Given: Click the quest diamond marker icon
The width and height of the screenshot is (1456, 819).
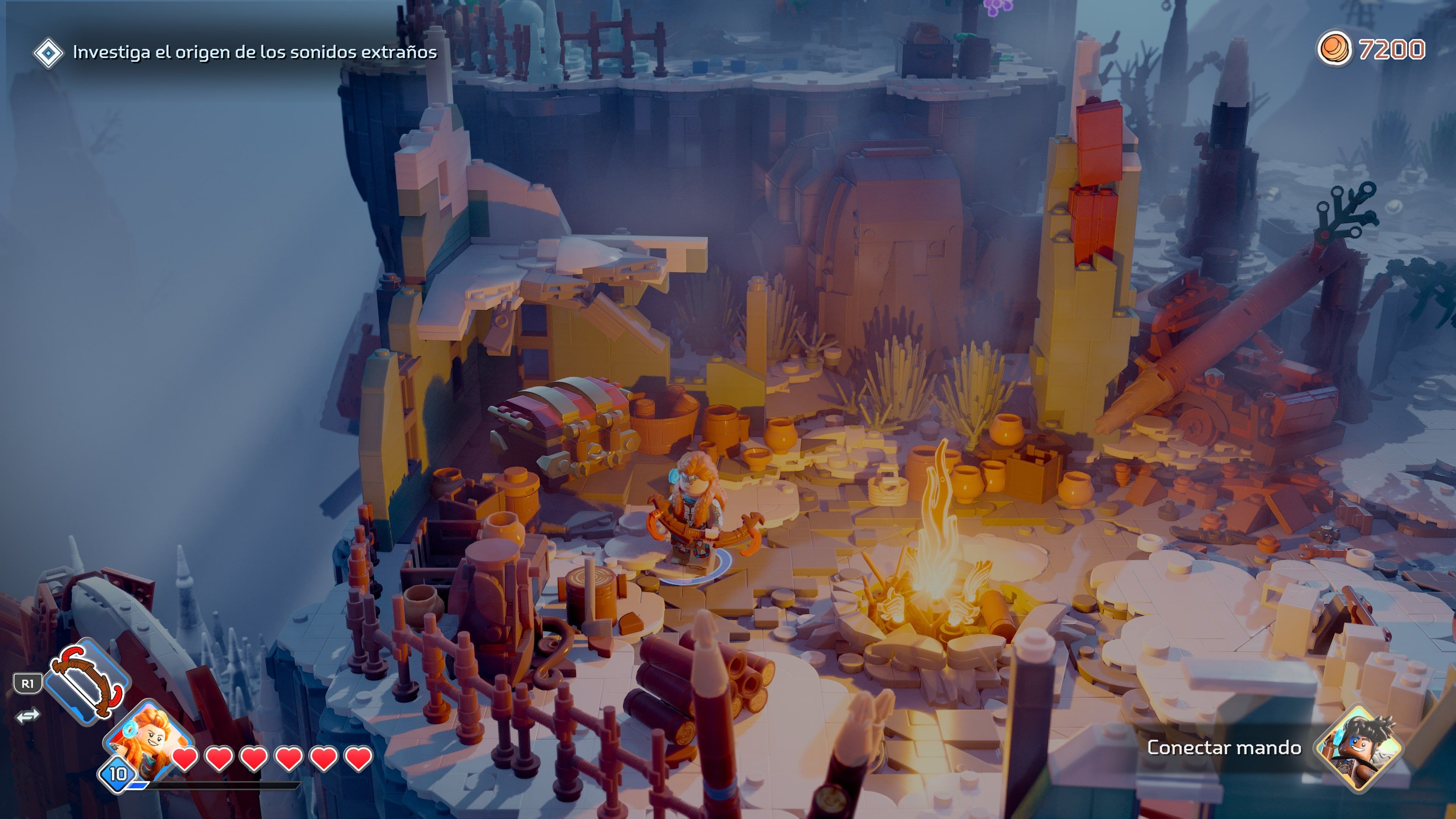Looking at the screenshot, I should 50,52.
